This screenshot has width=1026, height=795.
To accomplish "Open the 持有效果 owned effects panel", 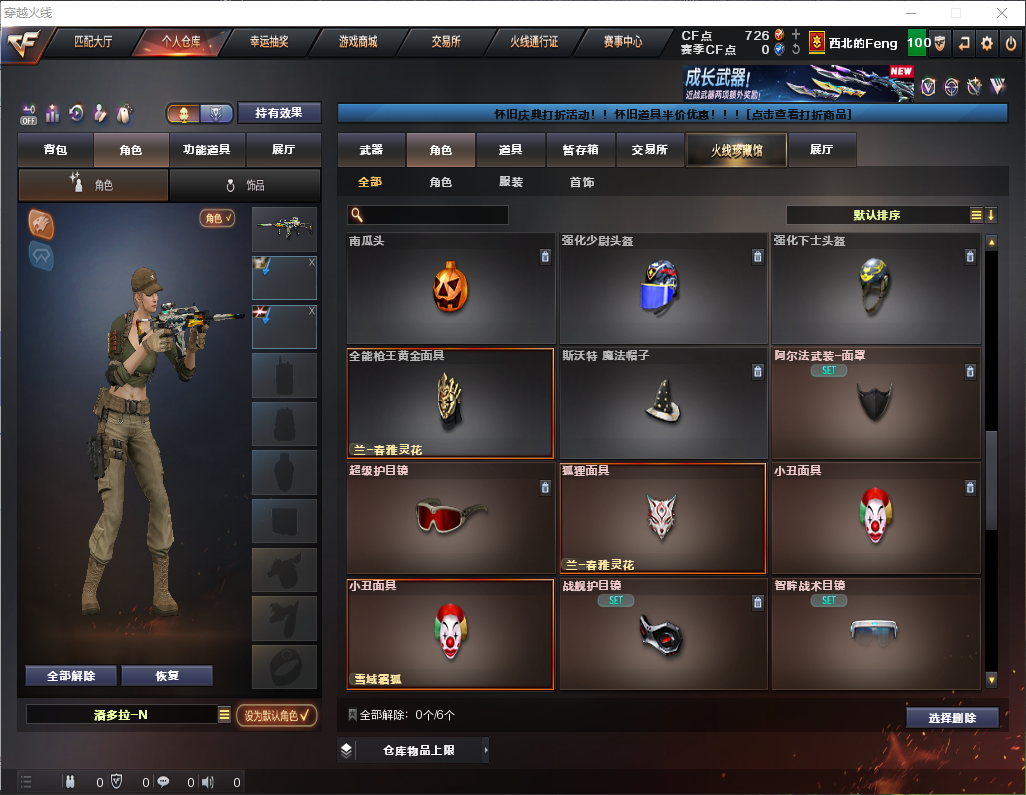I will click(x=279, y=113).
